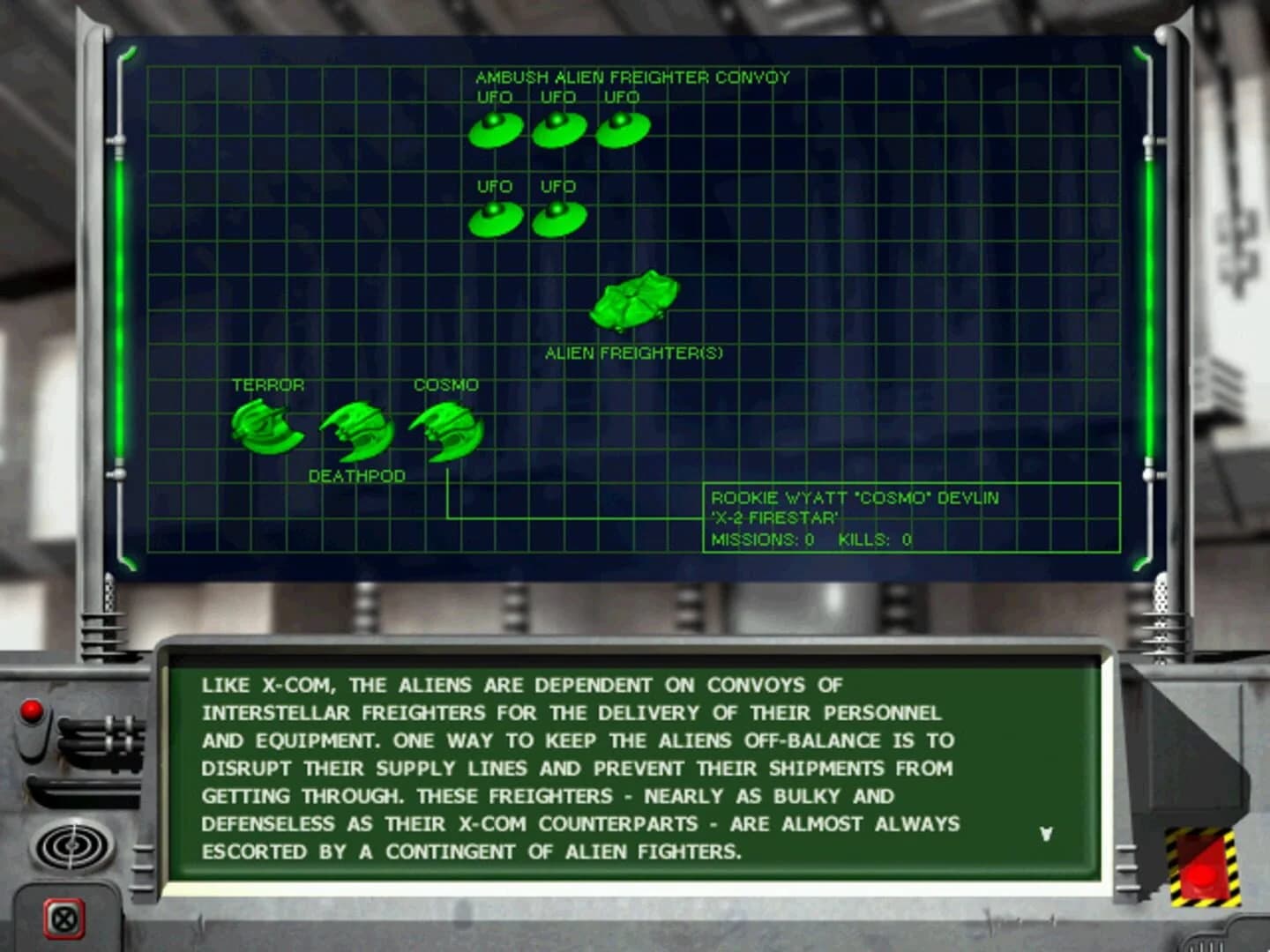The height and width of the screenshot is (952, 1270).
Task: Select the rightmost UFO of the convoy
Action: point(622,129)
